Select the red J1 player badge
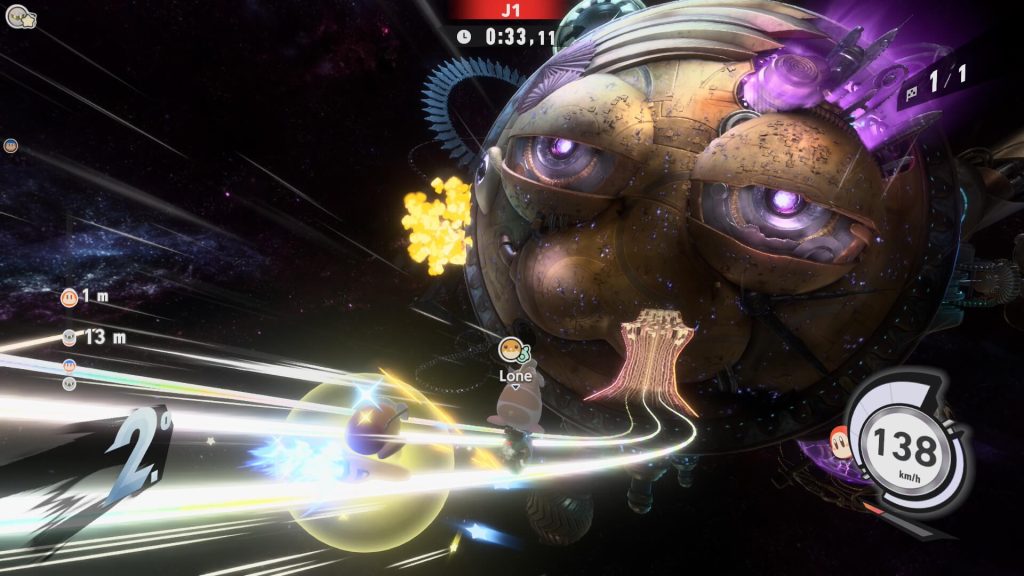 coord(505,9)
